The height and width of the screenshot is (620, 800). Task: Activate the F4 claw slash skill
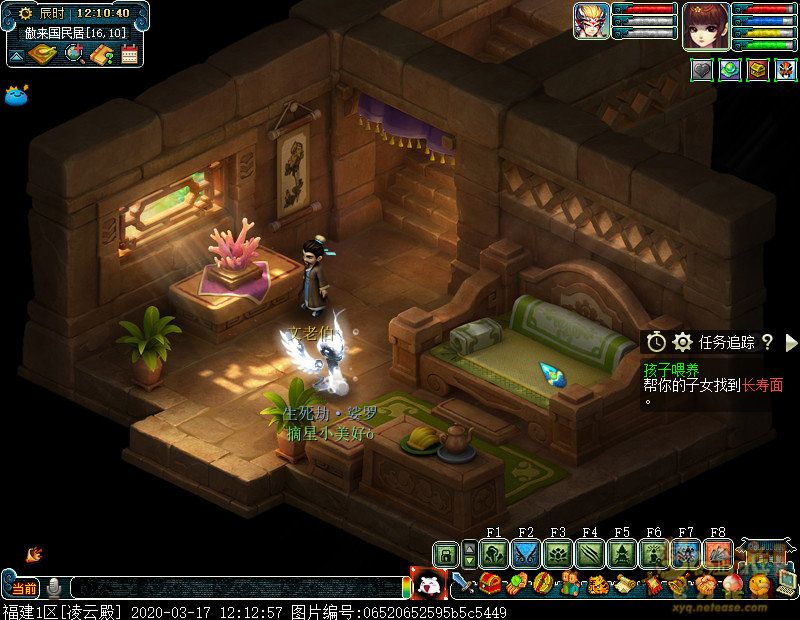pos(590,554)
